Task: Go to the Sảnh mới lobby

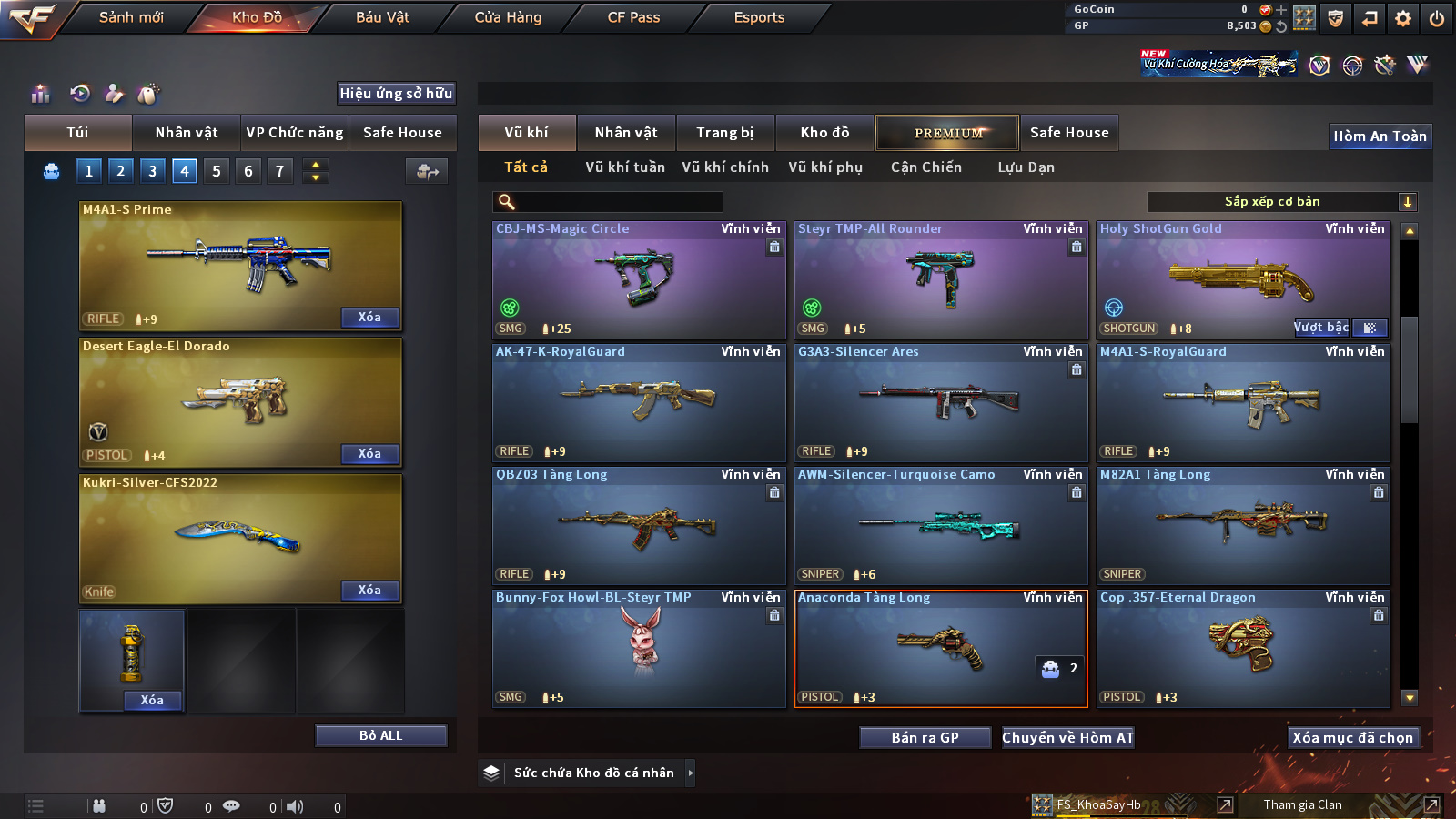Action: [131, 17]
